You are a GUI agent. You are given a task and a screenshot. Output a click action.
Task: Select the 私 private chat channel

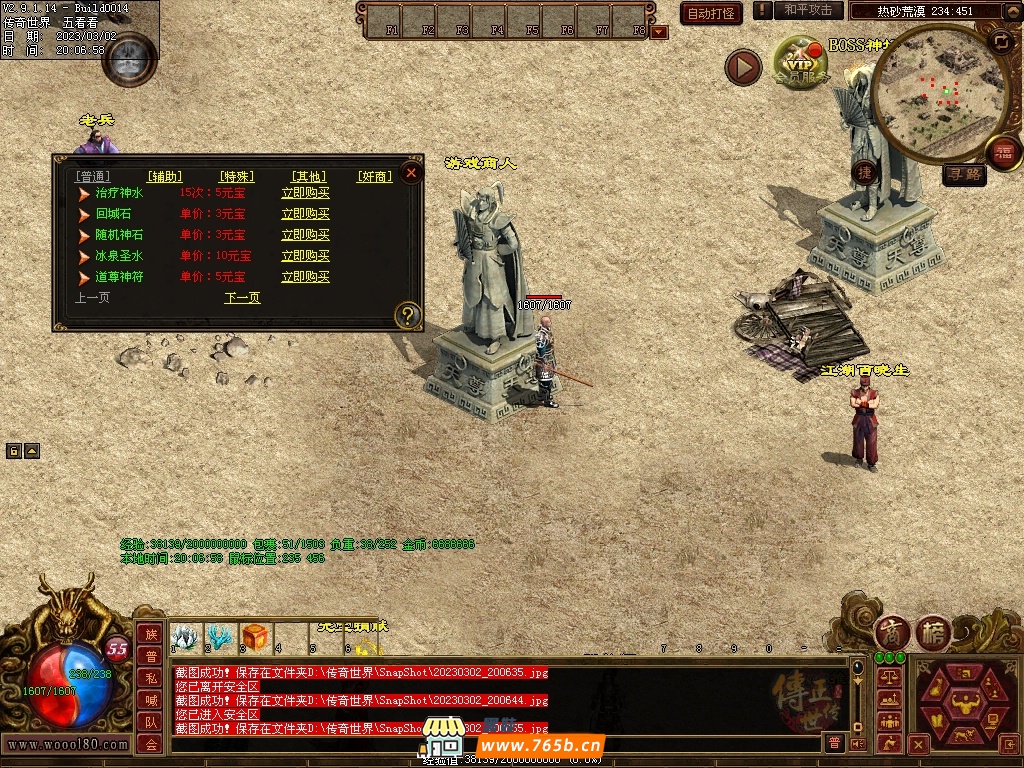point(150,677)
